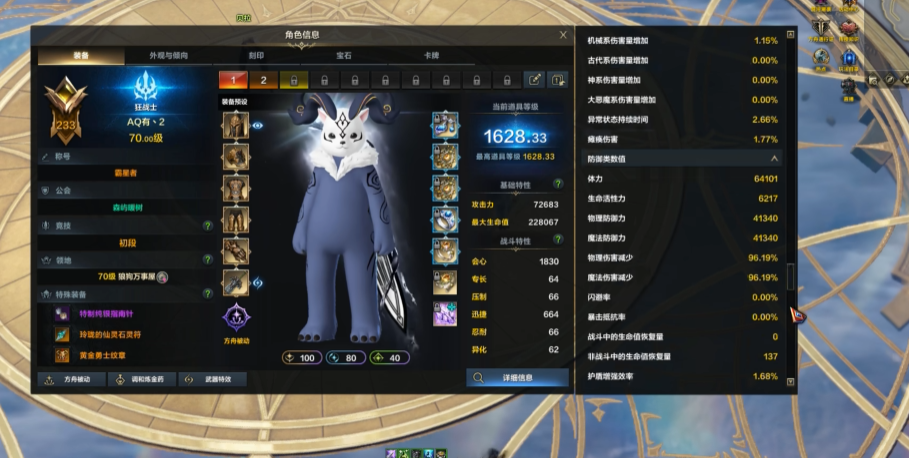
Task: Select the 宝石 gems tab
Action: click(x=343, y=56)
